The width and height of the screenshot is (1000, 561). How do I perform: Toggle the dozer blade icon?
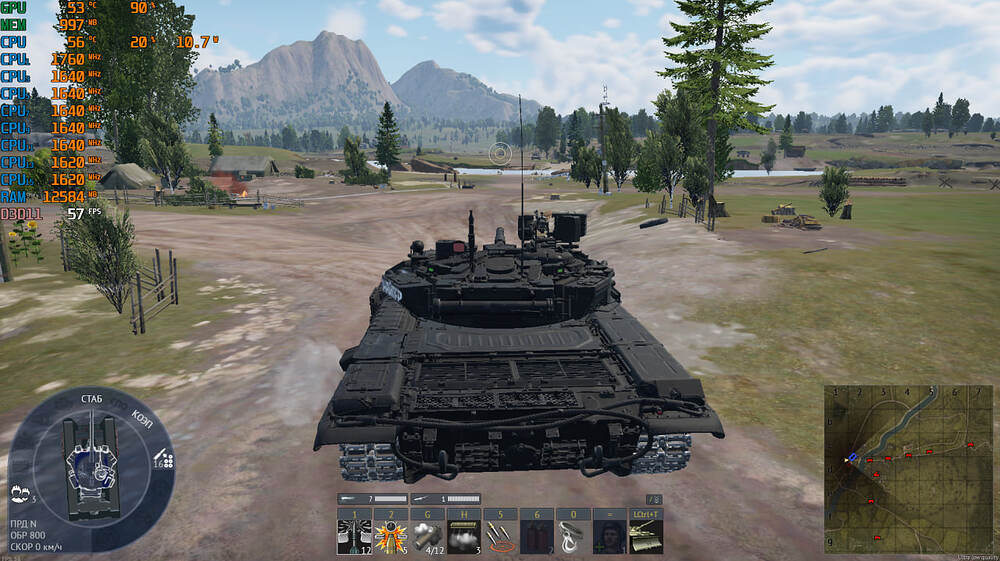point(644,537)
